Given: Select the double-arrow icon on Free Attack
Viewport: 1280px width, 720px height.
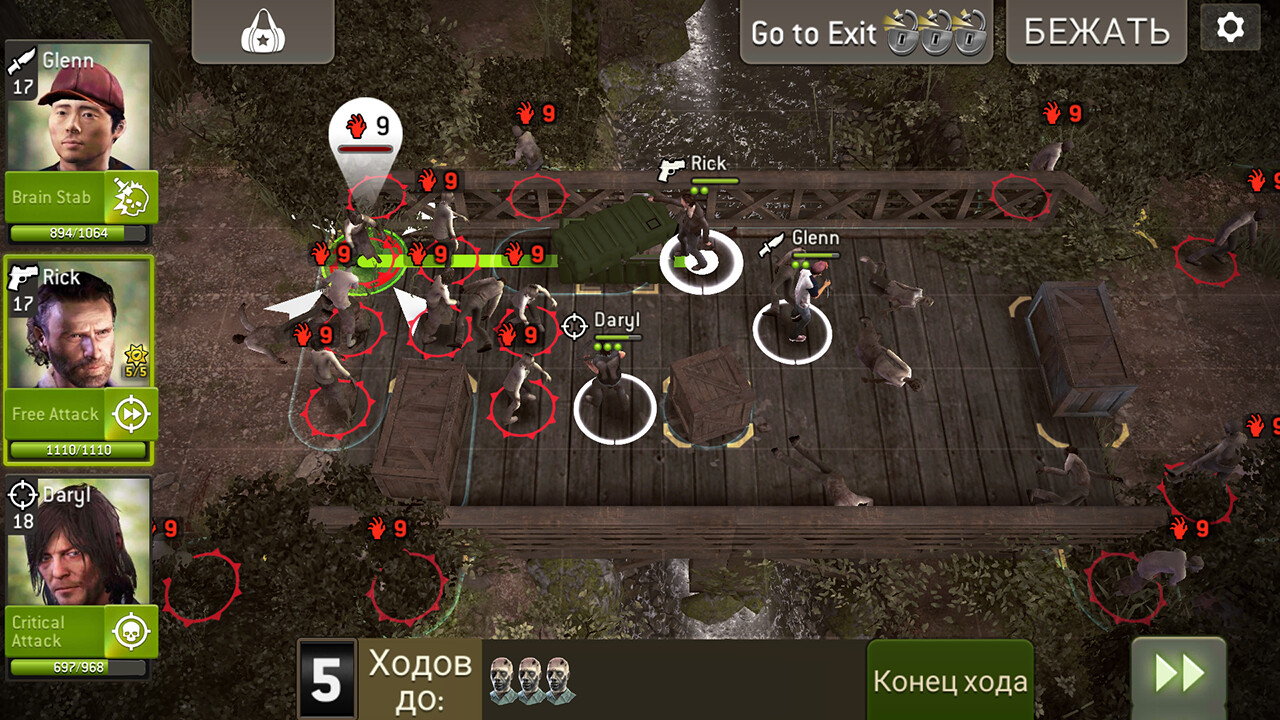Looking at the screenshot, I should pos(130,413).
